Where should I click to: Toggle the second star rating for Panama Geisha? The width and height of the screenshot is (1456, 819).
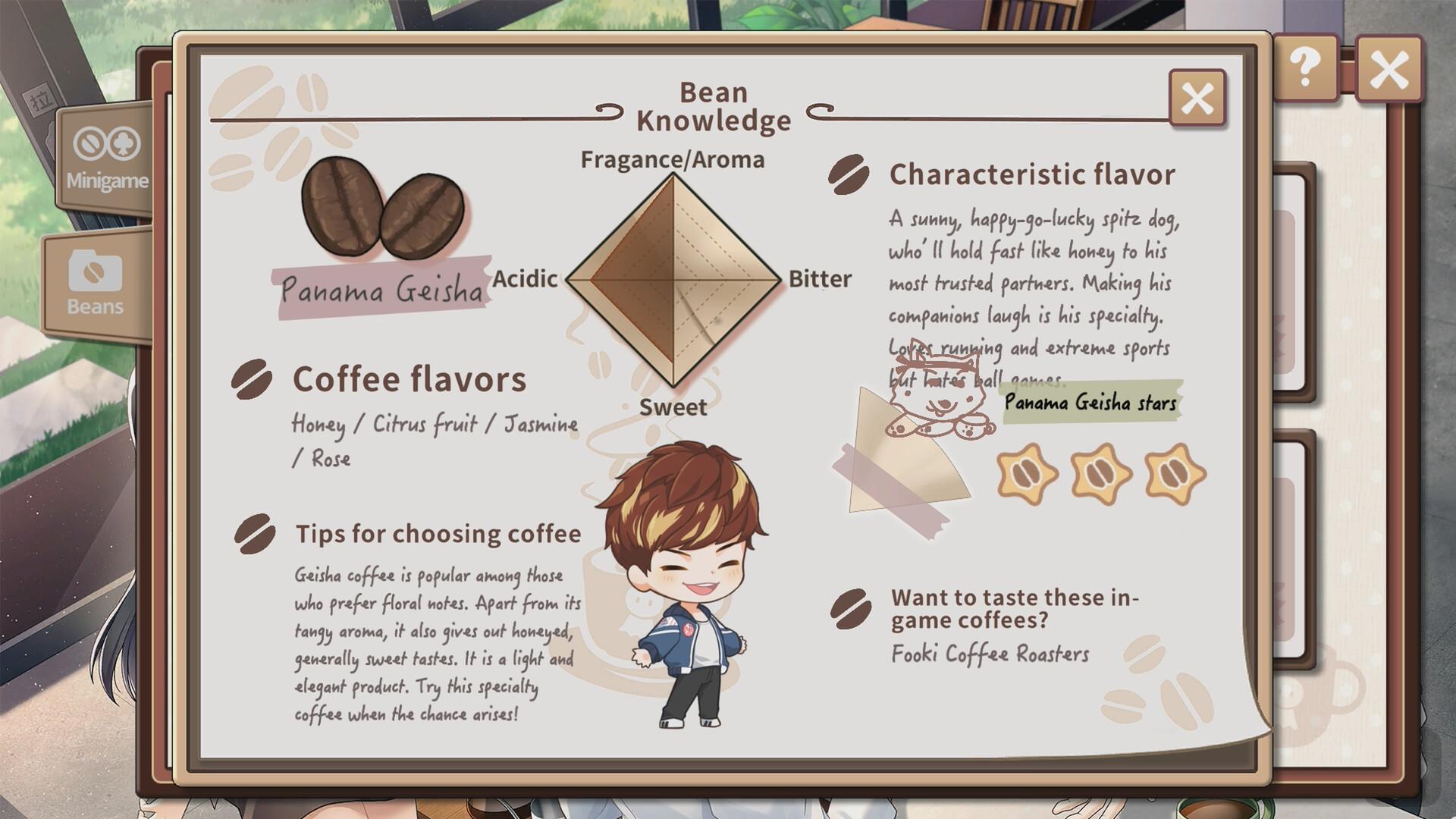tap(1100, 474)
